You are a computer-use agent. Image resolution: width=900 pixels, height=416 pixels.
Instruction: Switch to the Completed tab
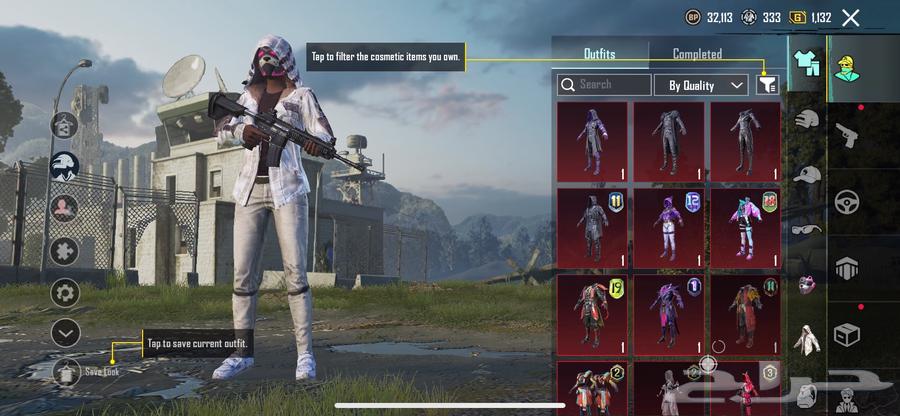pos(697,54)
